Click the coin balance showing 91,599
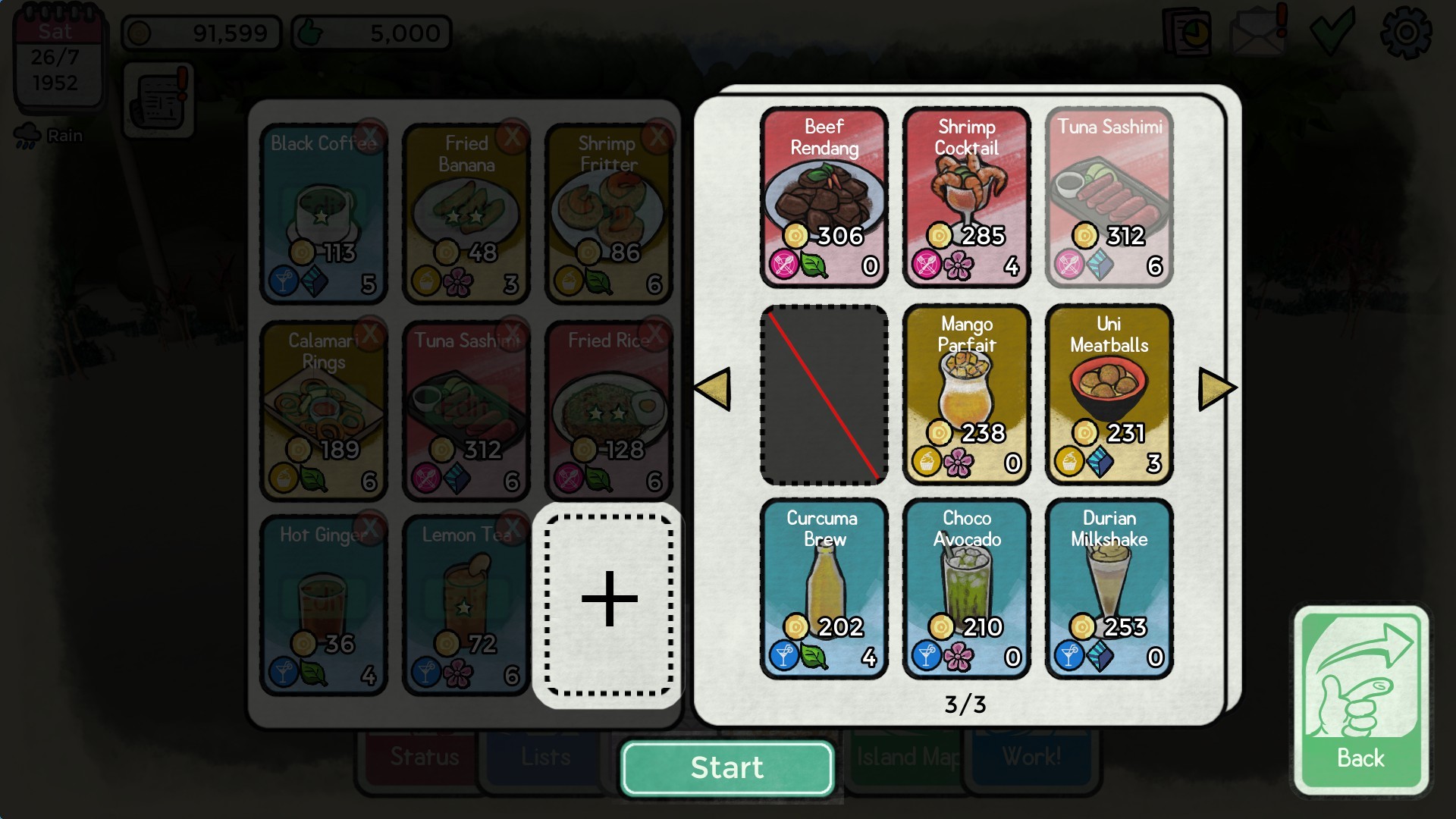1456x819 pixels. 201,33
